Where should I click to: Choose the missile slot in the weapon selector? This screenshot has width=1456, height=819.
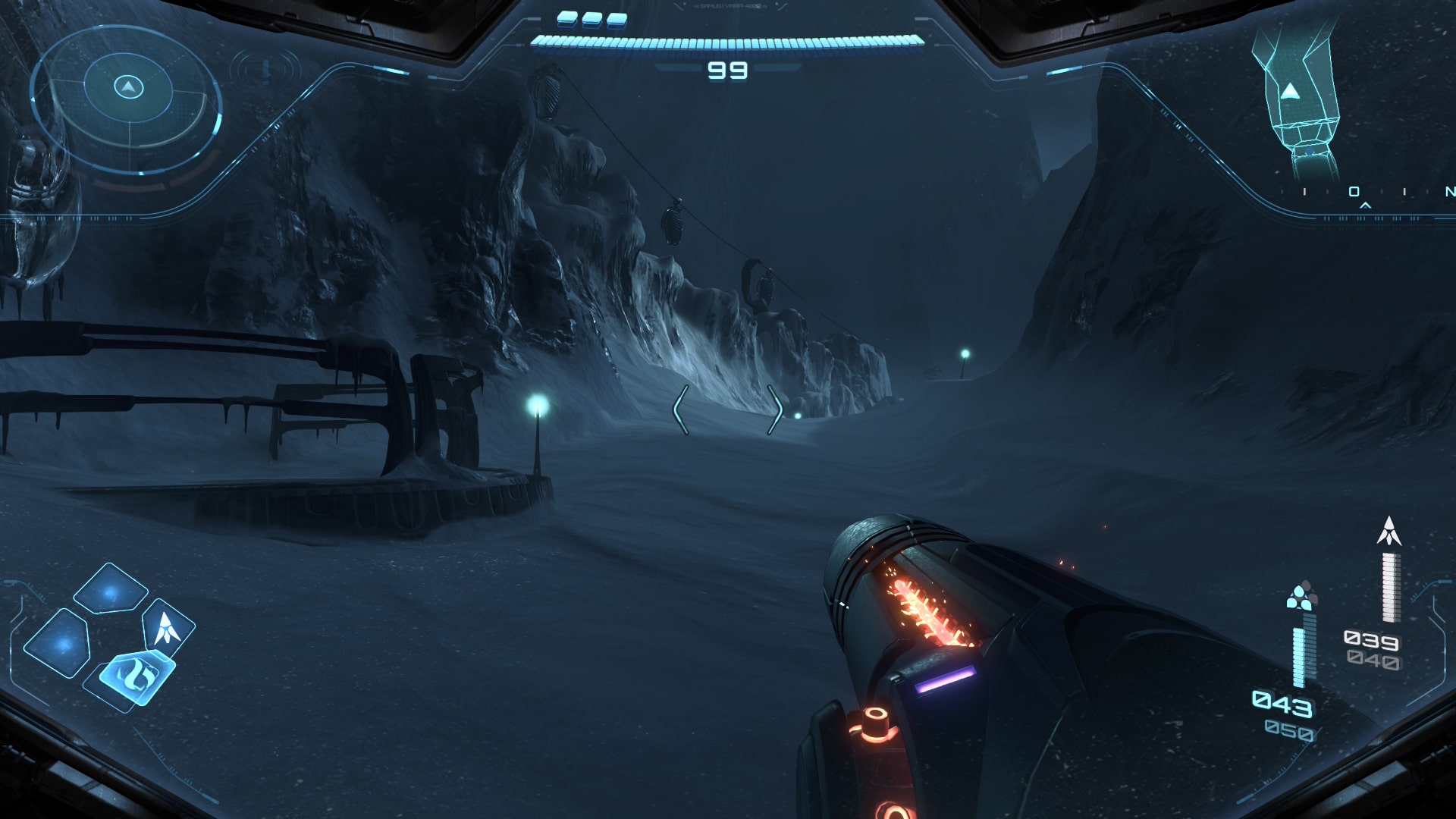click(x=167, y=628)
